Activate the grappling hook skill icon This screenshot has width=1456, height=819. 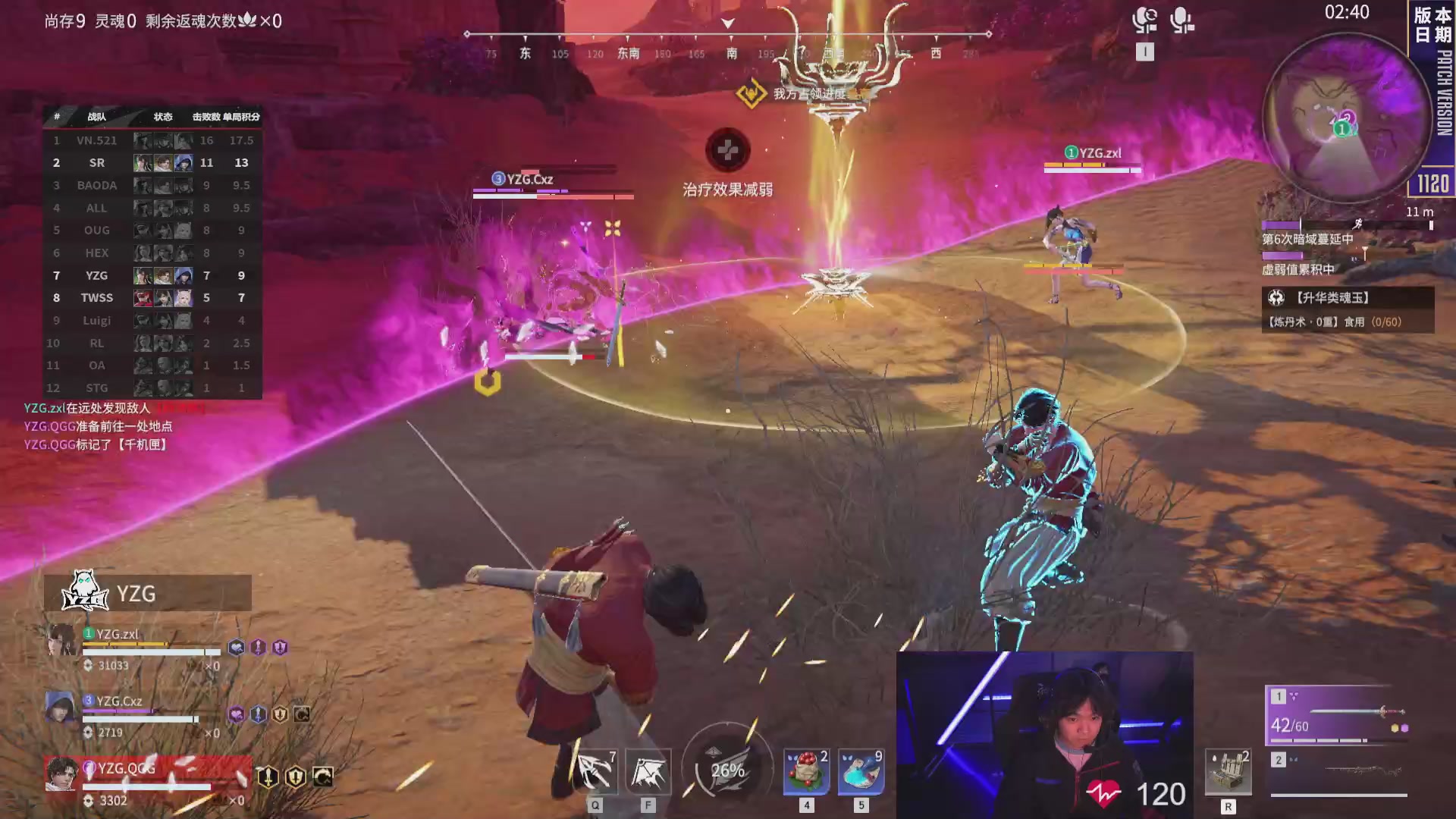[x=595, y=772]
